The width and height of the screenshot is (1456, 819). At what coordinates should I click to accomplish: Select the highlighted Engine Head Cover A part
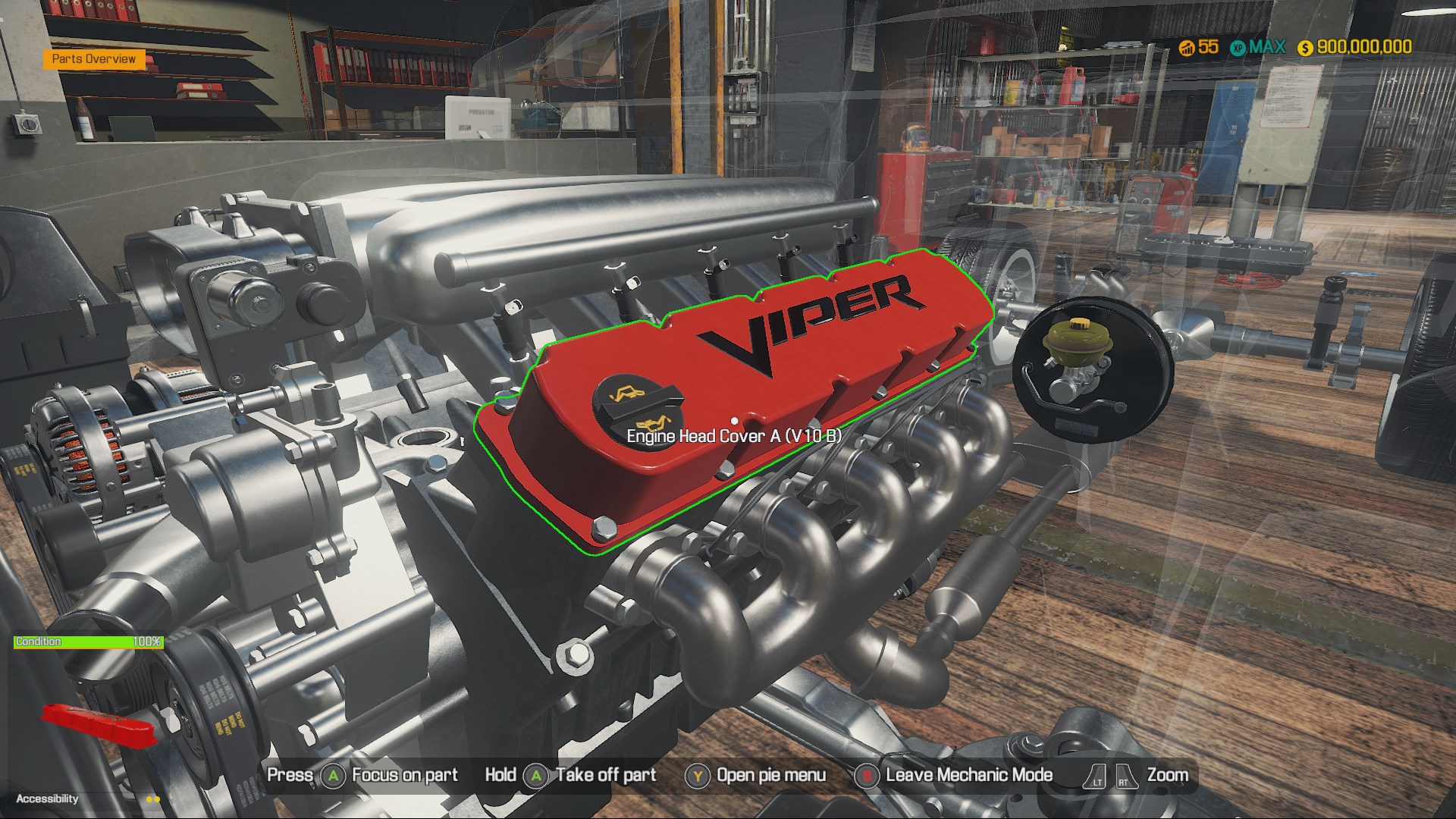758,379
